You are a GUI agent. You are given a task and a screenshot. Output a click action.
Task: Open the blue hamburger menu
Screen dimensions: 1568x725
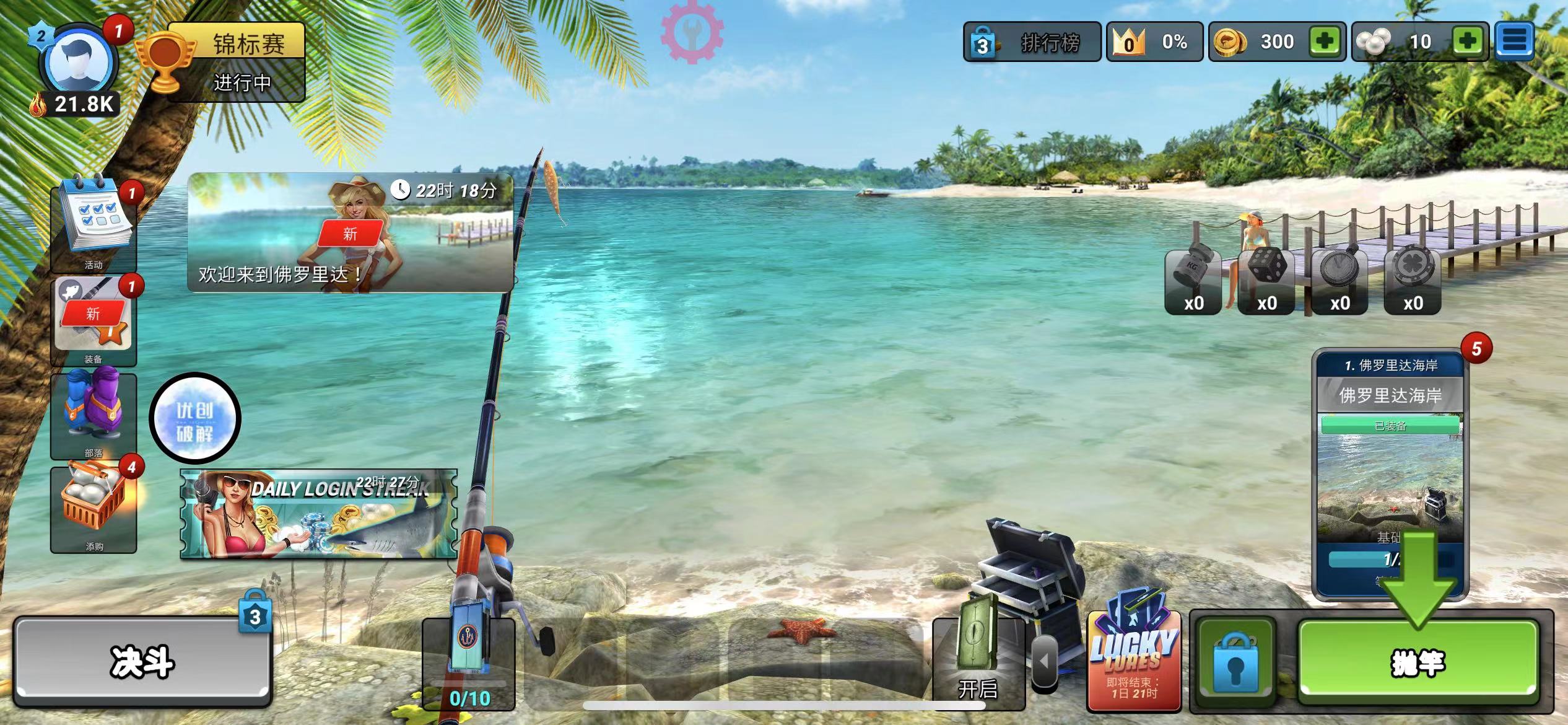(1515, 42)
